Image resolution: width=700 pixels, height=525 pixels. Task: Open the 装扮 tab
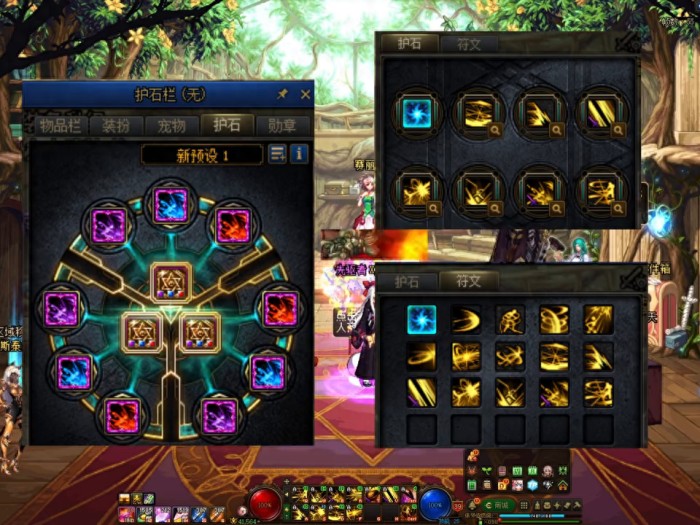click(116, 126)
